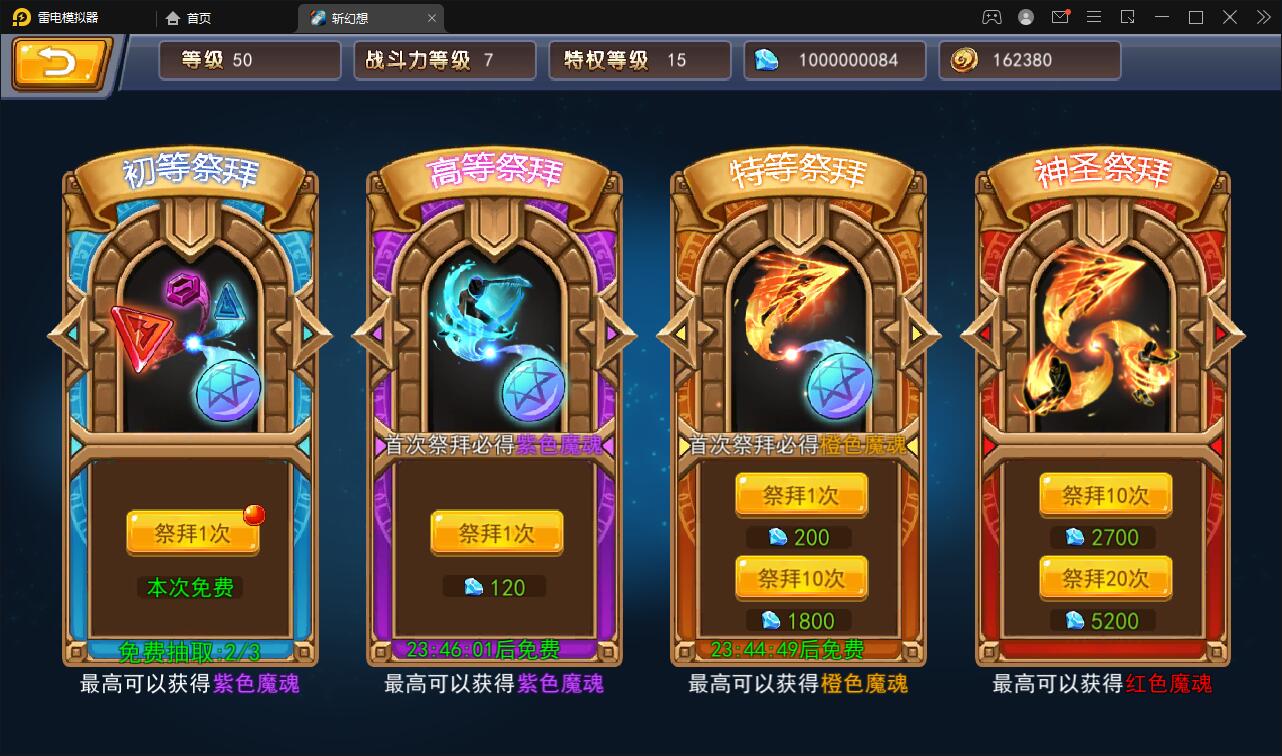Click the 特权等级 15 status display
This screenshot has height=756, width=1282.
pyautogui.click(x=639, y=60)
